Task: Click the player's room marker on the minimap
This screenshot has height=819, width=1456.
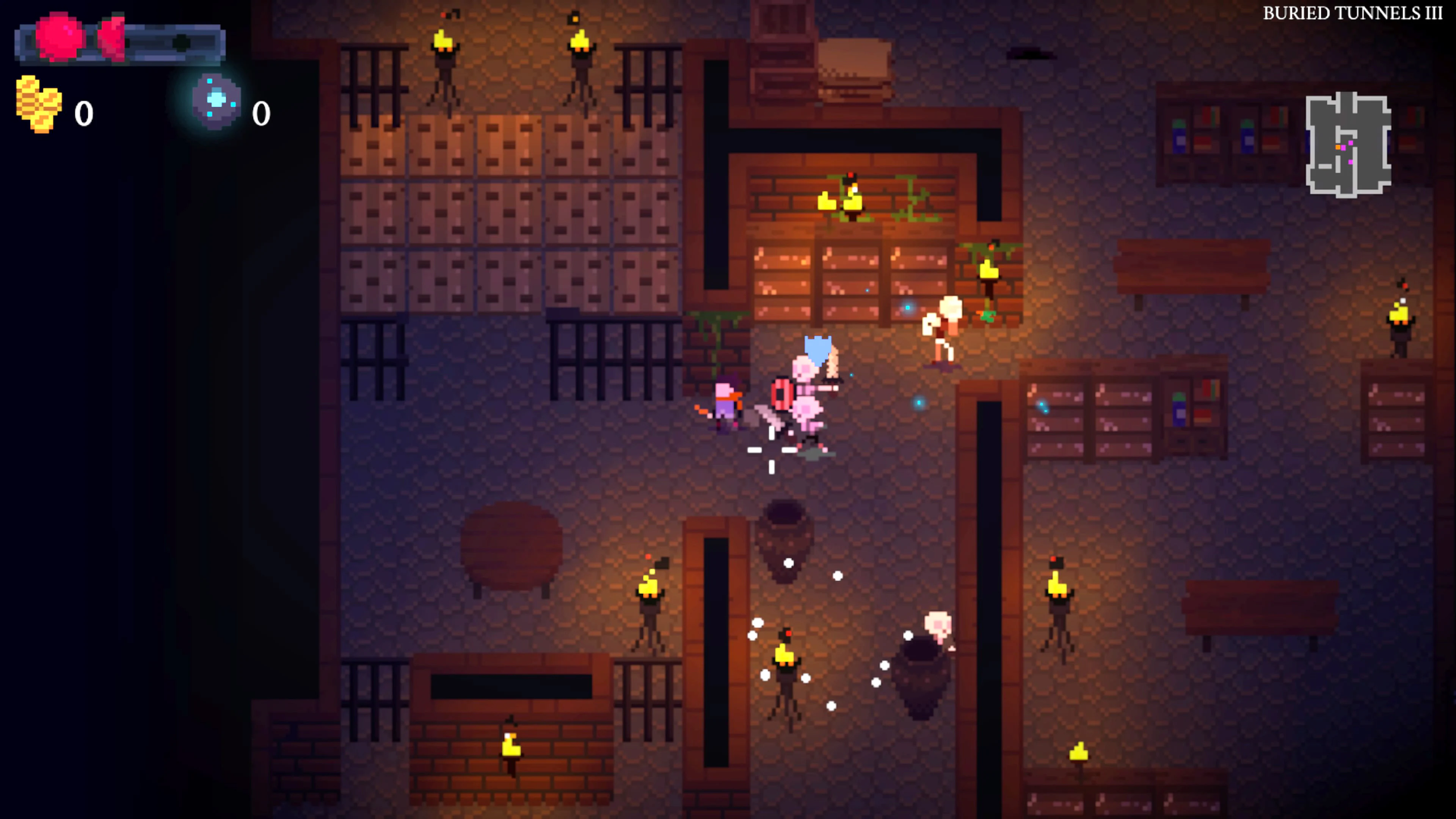Action: pos(1338,147)
